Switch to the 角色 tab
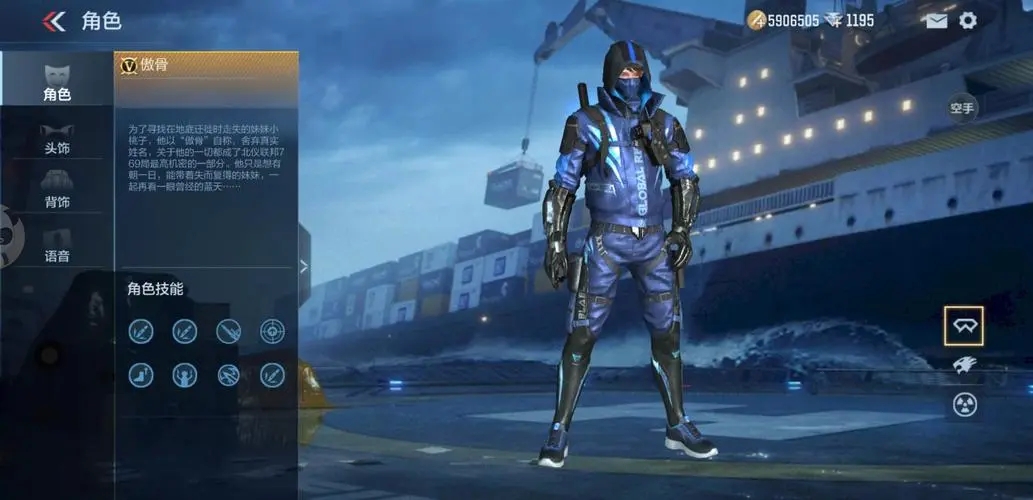 pyautogui.click(x=57, y=80)
